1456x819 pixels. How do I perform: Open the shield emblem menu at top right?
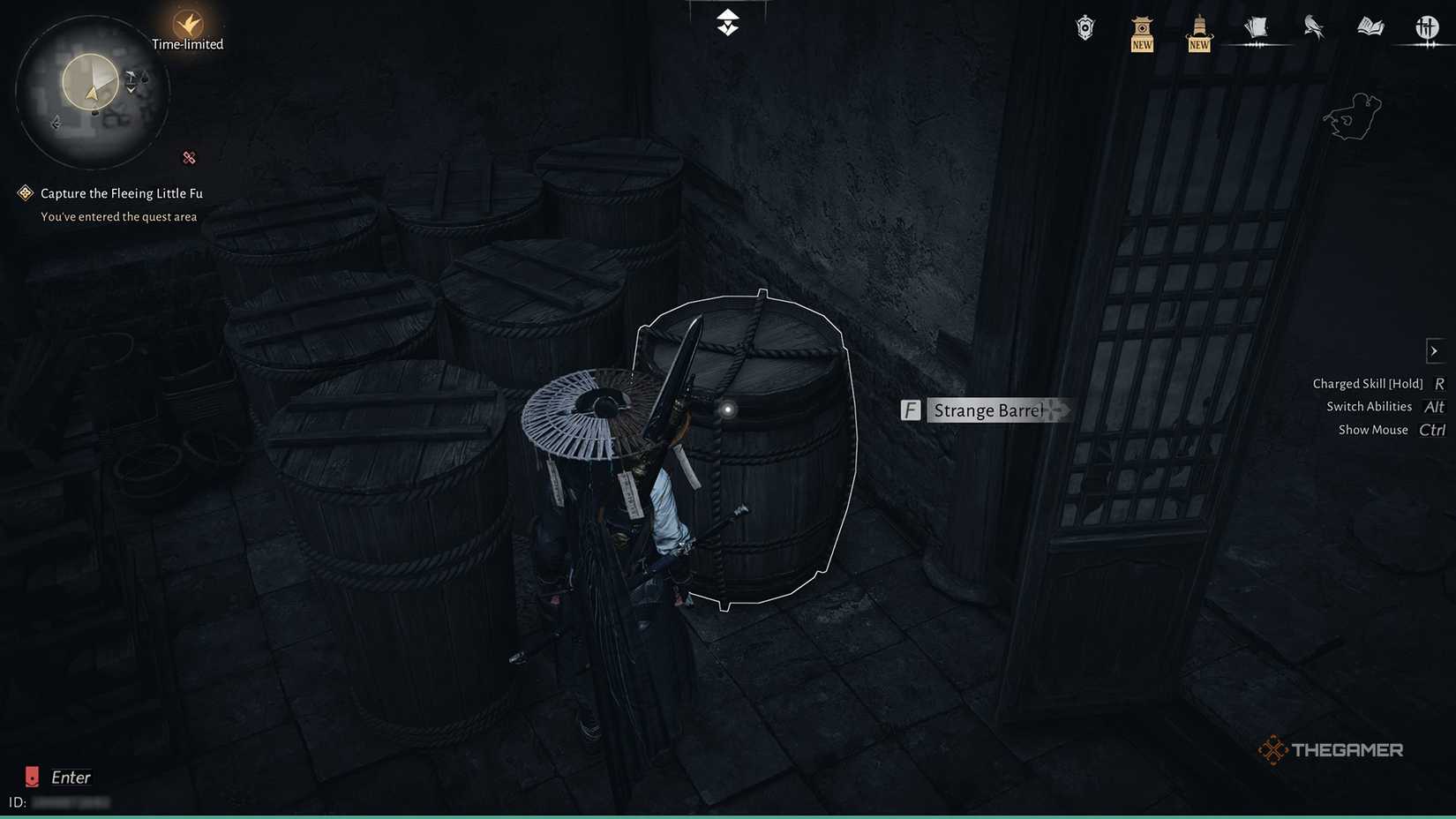pos(1084,27)
